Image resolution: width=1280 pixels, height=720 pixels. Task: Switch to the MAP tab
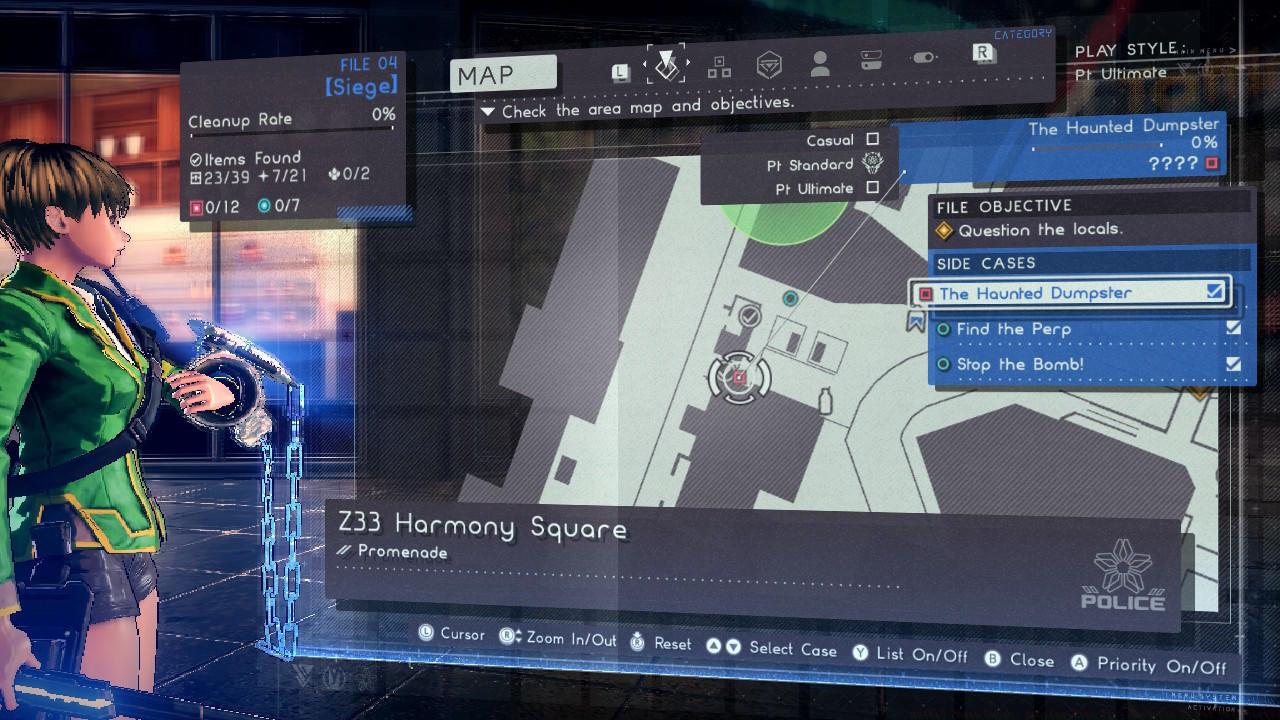click(x=502, y=73)
